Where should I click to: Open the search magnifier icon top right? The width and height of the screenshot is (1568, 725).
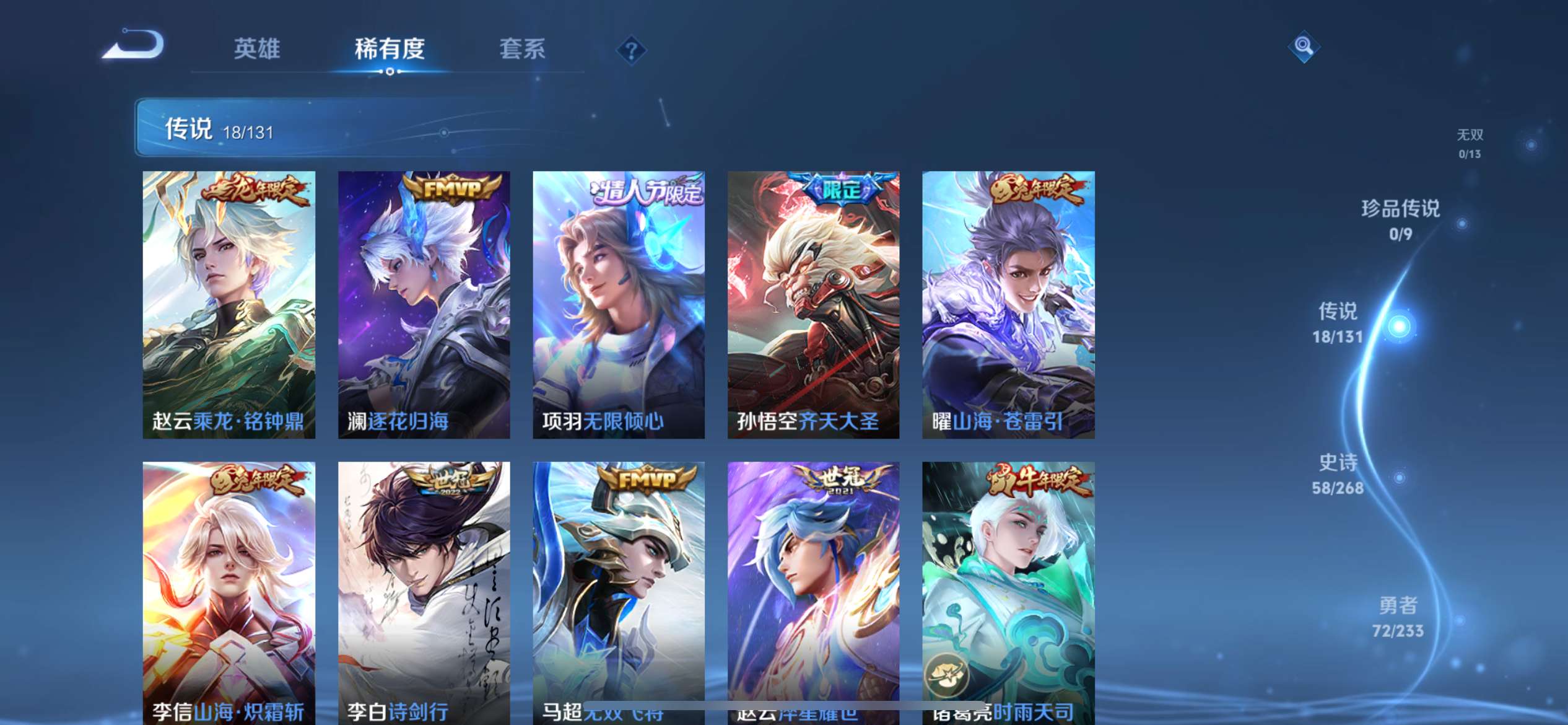click(x=1304, y=46)
